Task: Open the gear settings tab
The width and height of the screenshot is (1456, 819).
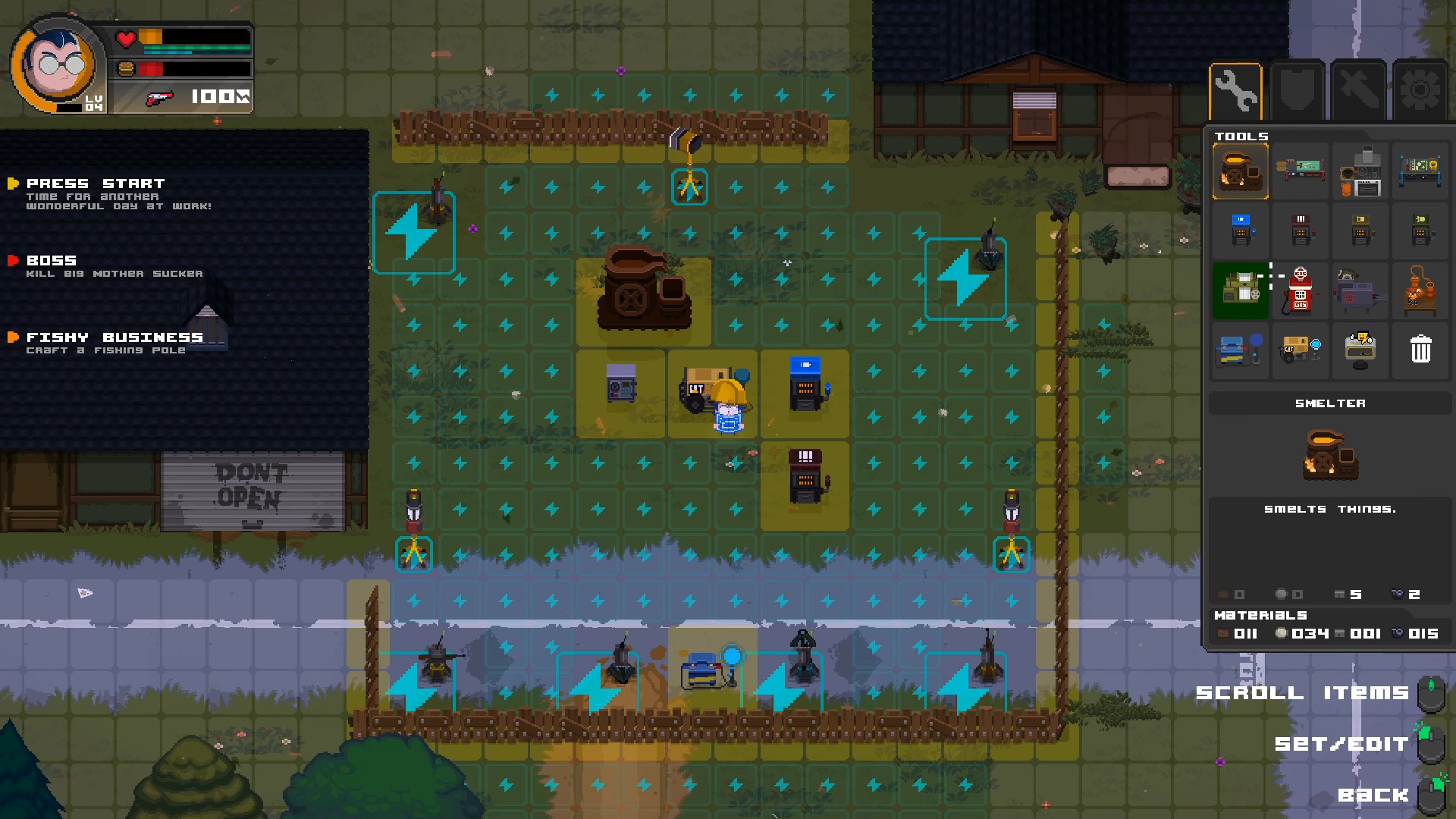Action: [1420, 91]
